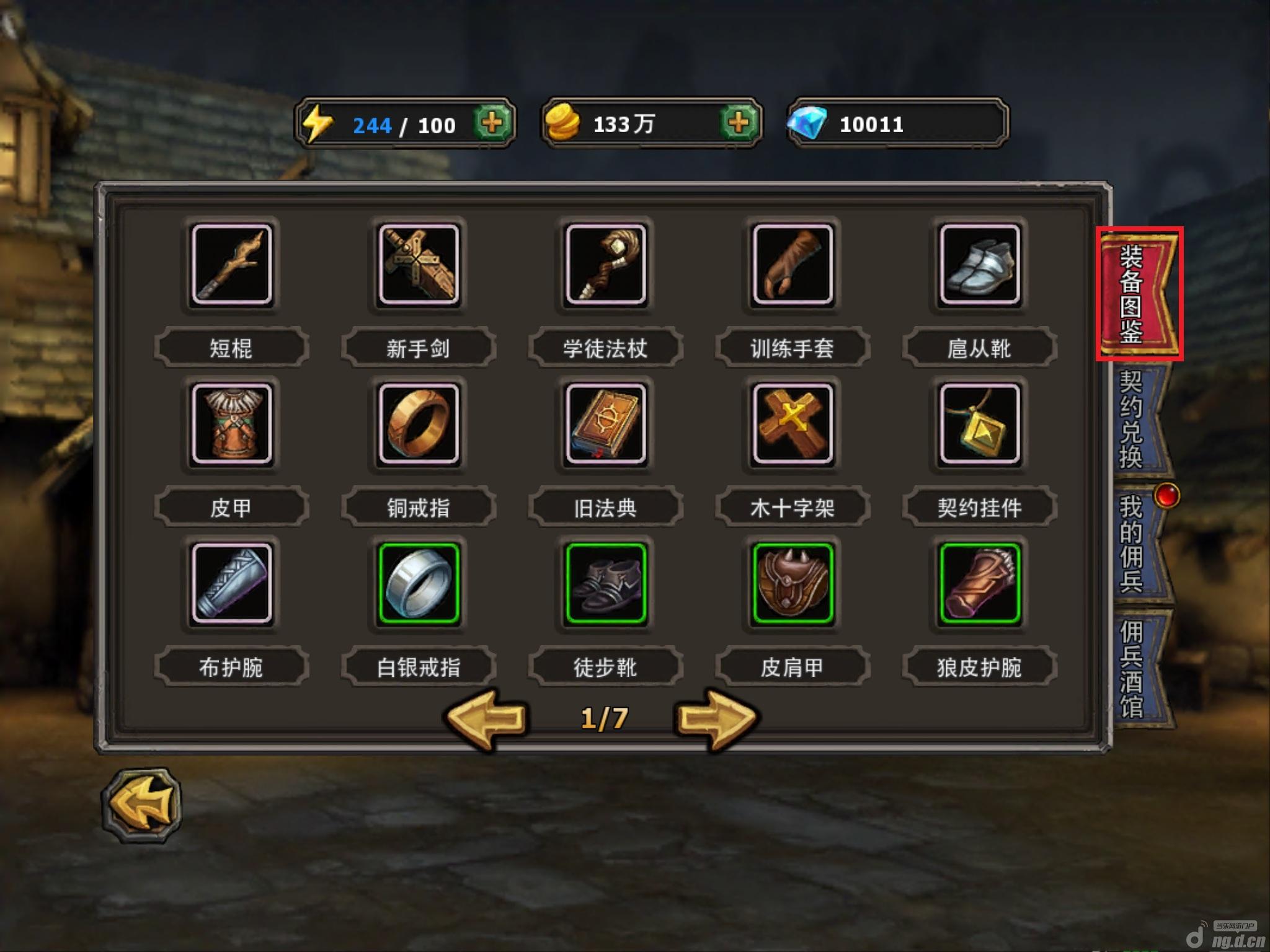1270x952 pixels.
Task: Buy more gold coins with plus button
Action: (x=738, y=123)
